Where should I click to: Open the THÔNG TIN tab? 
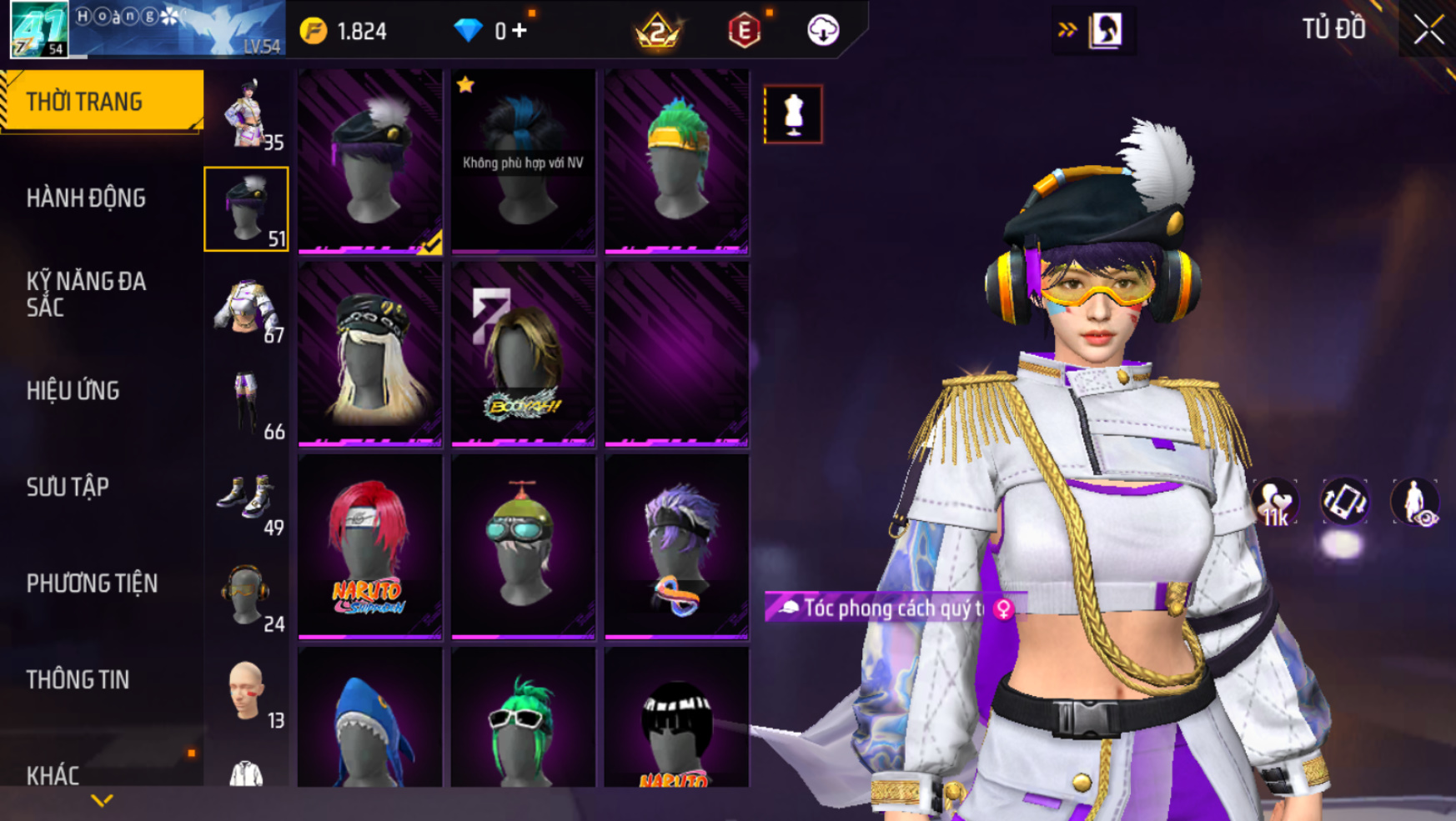click(78, 680)
